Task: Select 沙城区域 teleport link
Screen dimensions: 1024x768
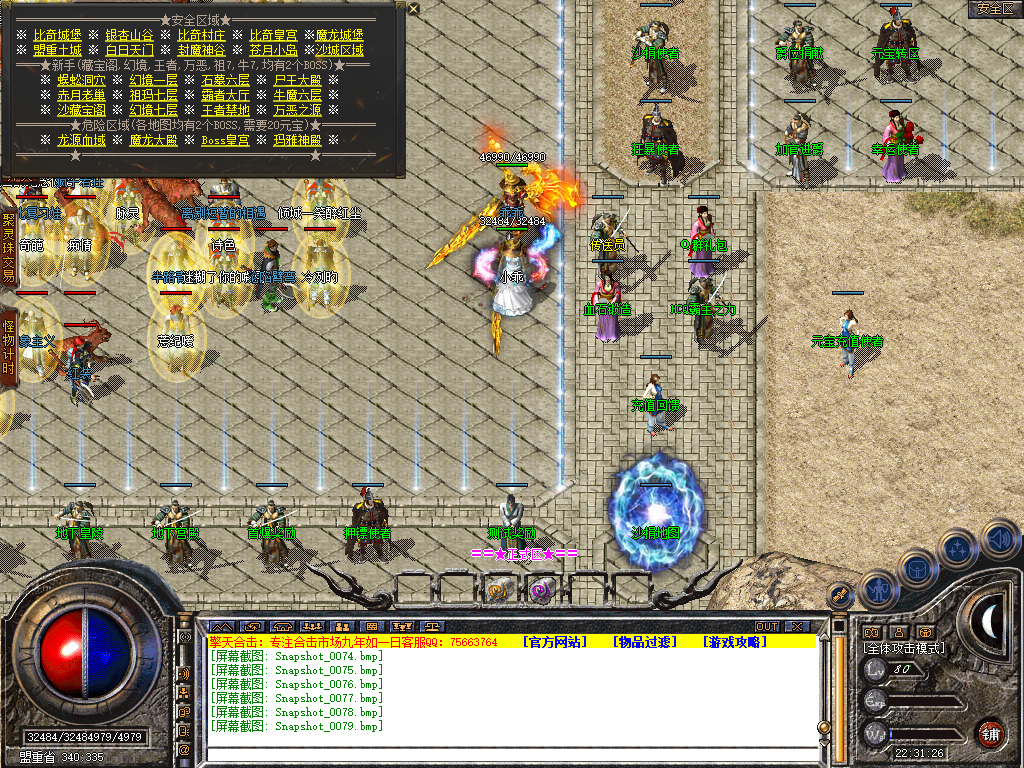Action: (x=339, y=50)
